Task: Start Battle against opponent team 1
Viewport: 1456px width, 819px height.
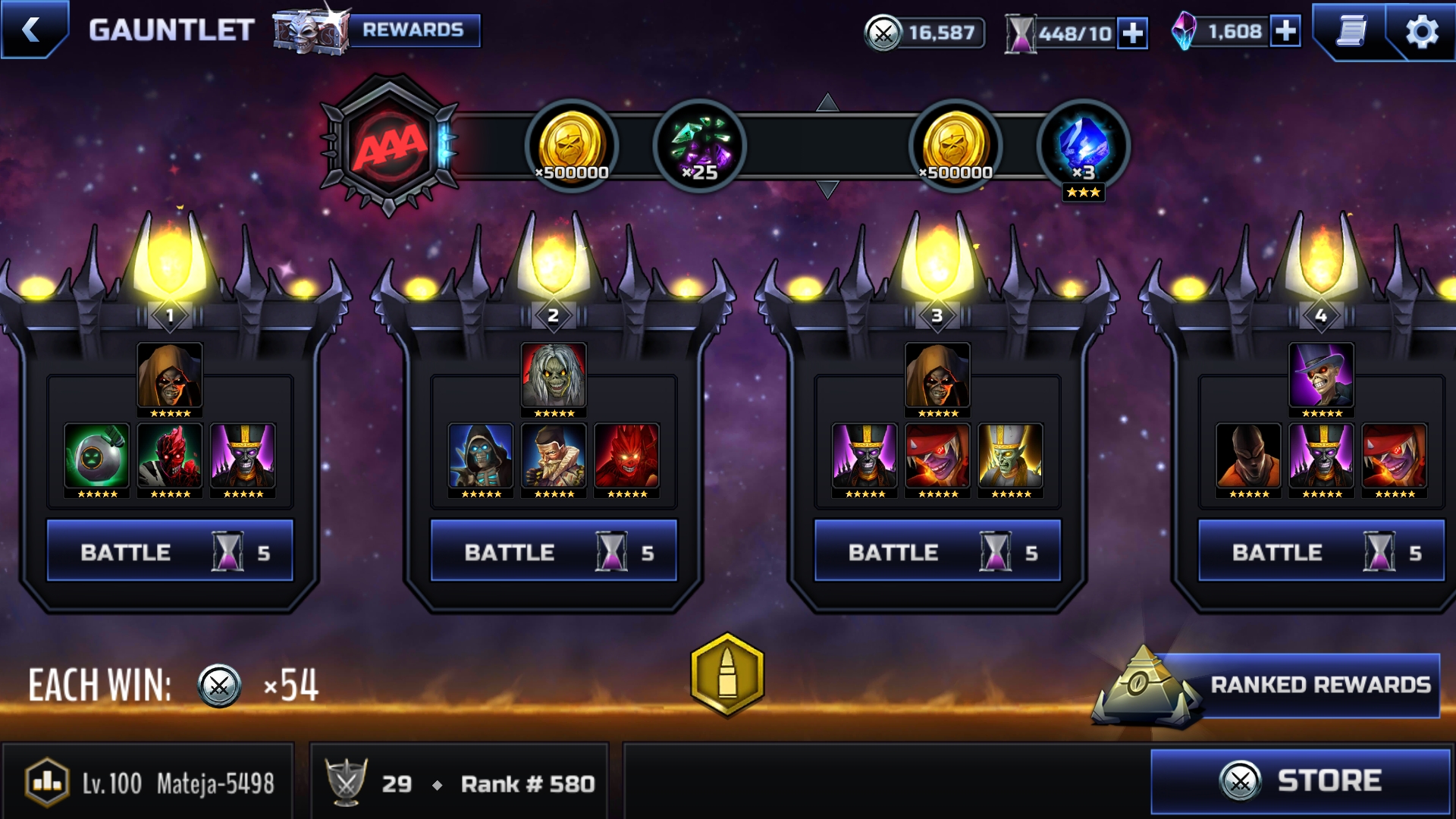Action: (x=170, y=551)
